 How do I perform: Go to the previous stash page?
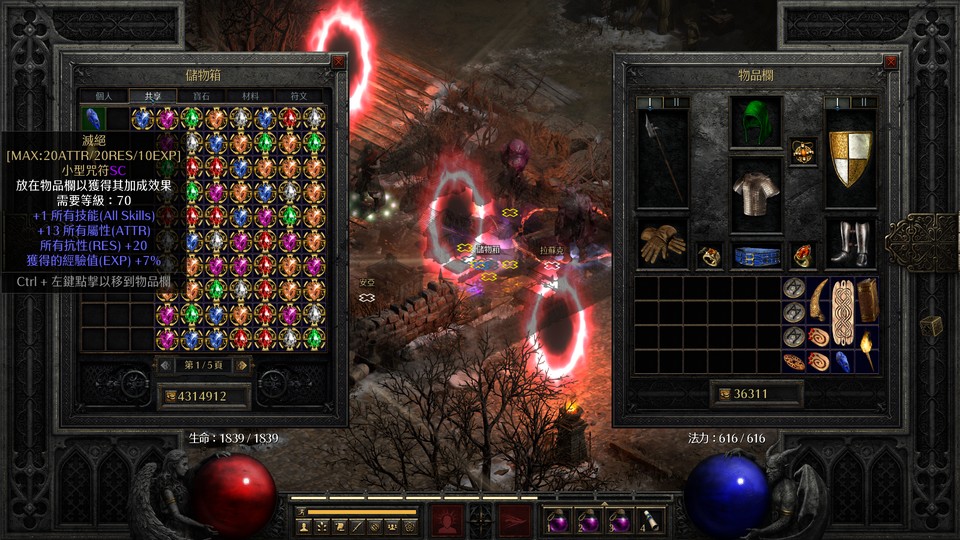point(165,365)
